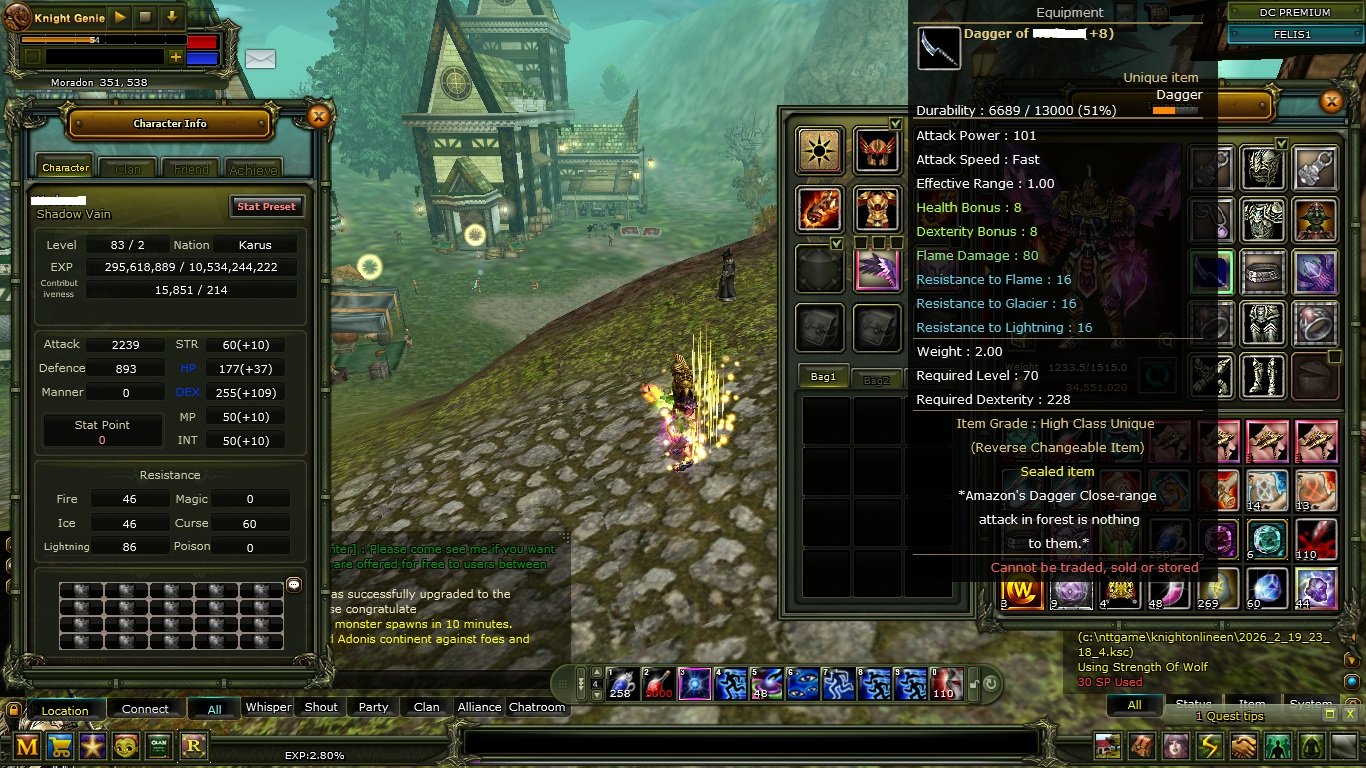This screenshot has height=768, width=1366.
Task: Switch chat filter to Whisper
Action: click(x=268, y=707)
